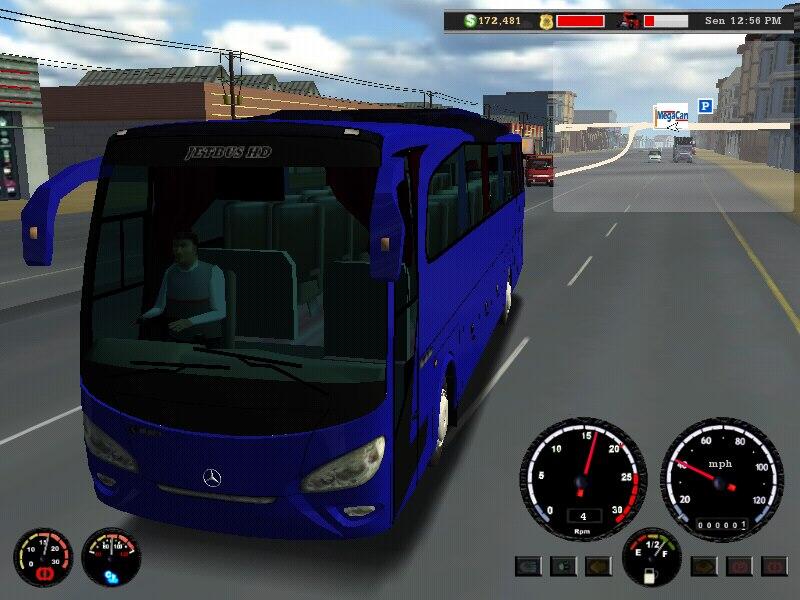Toggle the green headlight indicator light
The width and height of the screenshot is (800, 600).
(564, 567)
